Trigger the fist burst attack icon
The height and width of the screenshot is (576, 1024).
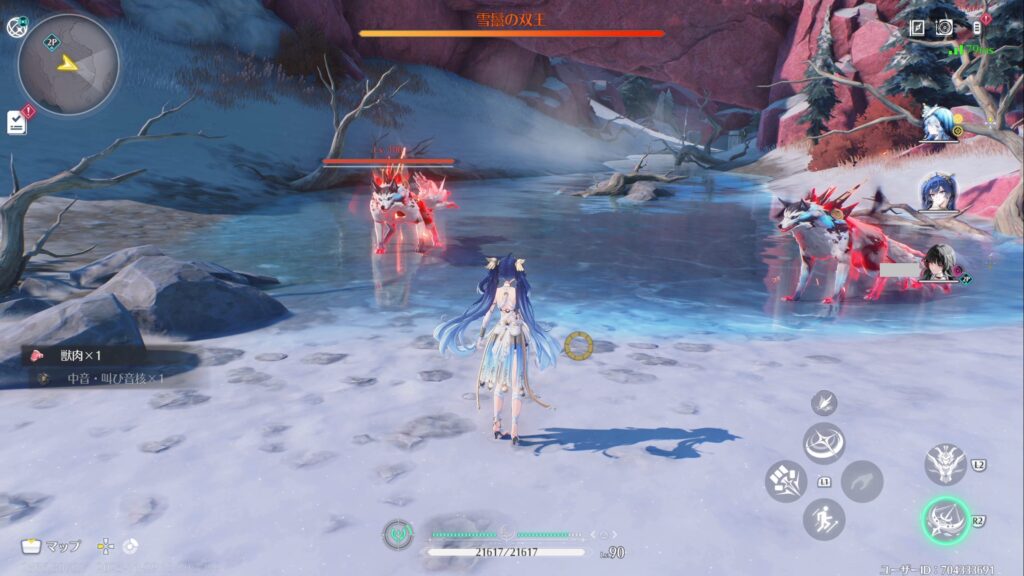click(x=785, y=481)
